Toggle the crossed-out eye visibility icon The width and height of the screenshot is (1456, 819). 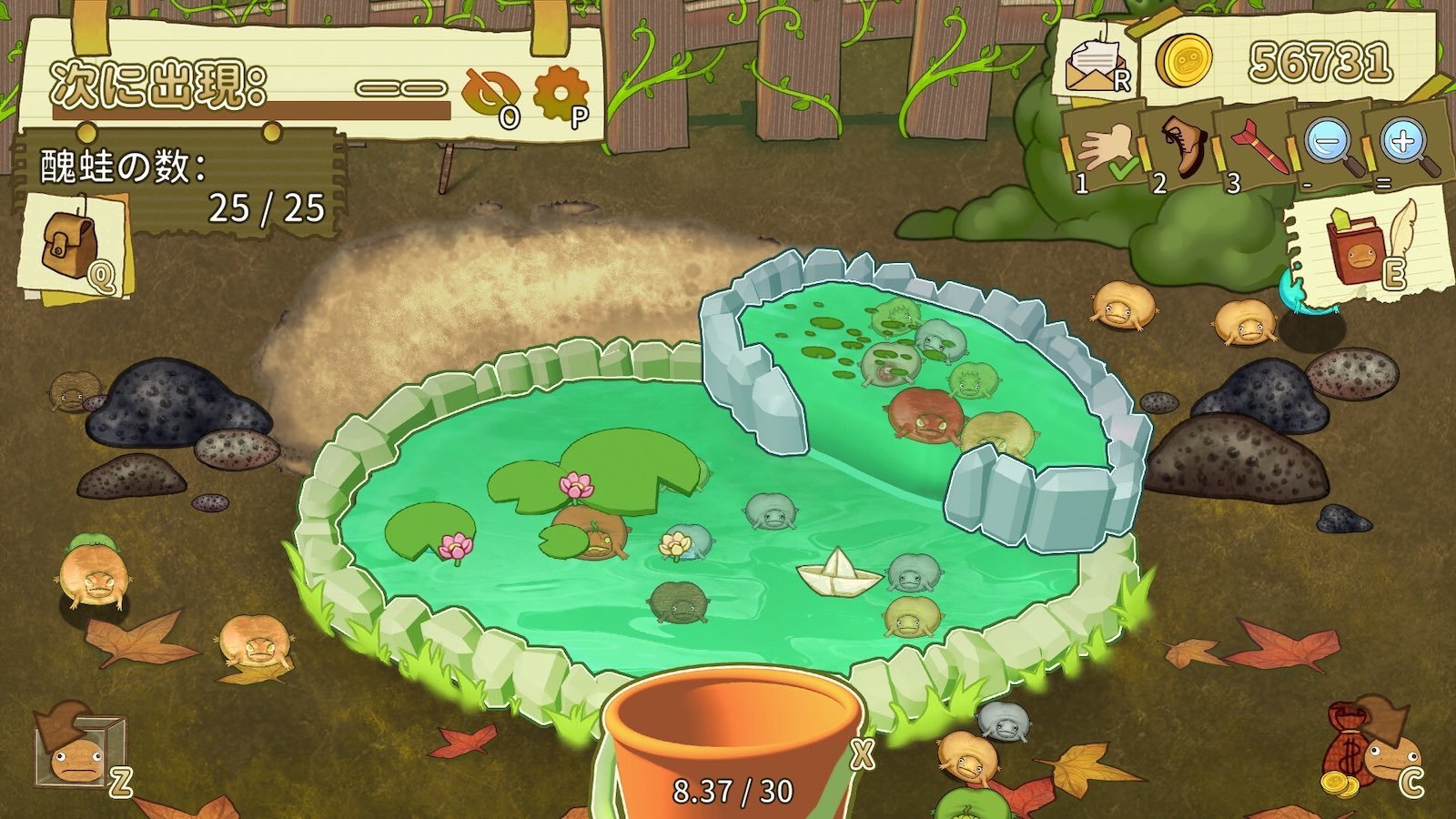(490, 94)
